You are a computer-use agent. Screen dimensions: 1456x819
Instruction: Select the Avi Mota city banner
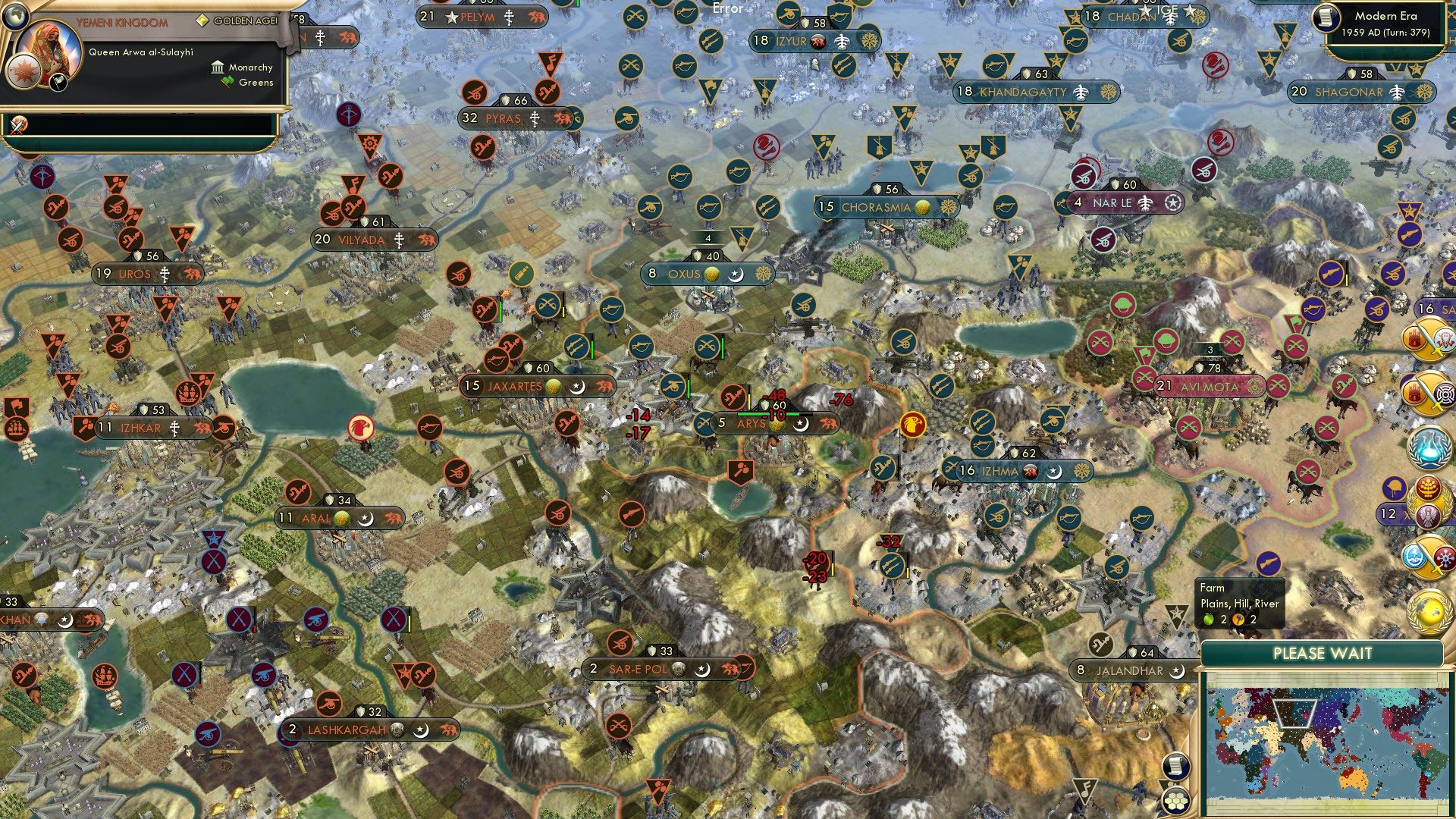pos(1210,387)
